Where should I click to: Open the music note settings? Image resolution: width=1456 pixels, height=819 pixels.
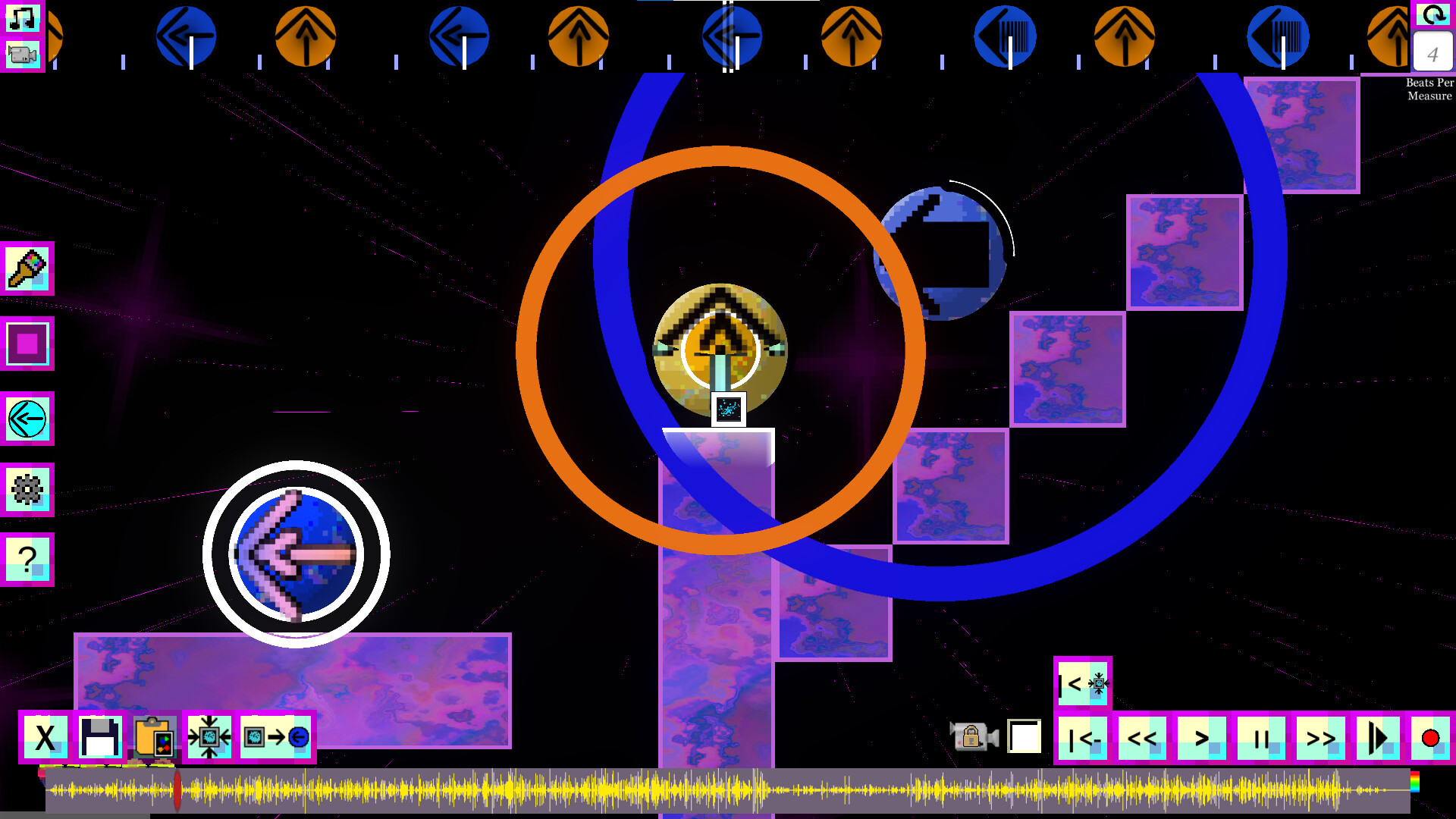pos(23,18)
